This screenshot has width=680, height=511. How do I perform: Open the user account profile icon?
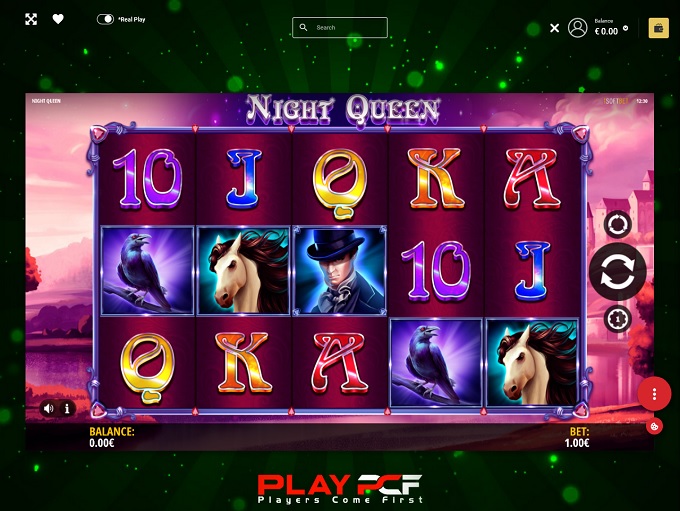coord(577,28)
